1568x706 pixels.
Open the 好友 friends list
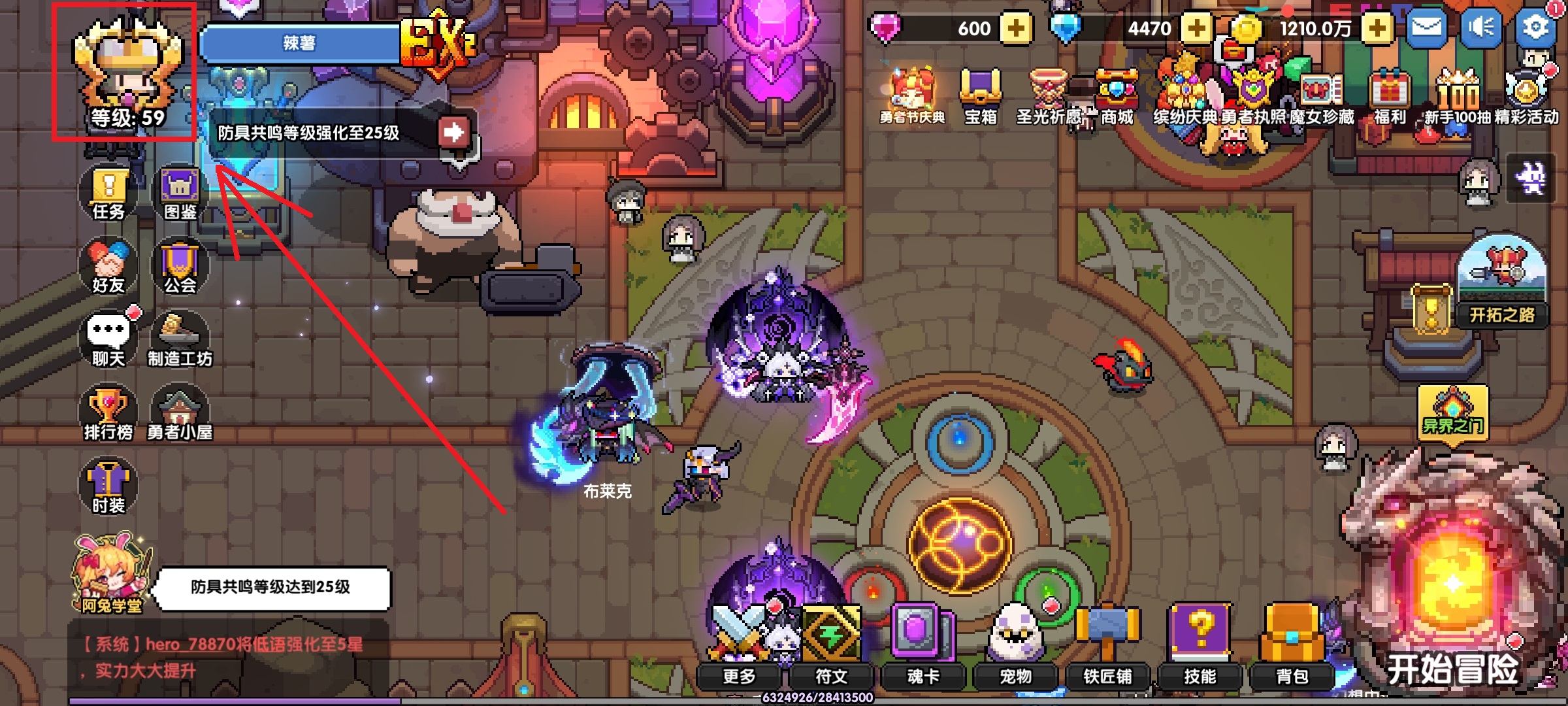point(108,267)
